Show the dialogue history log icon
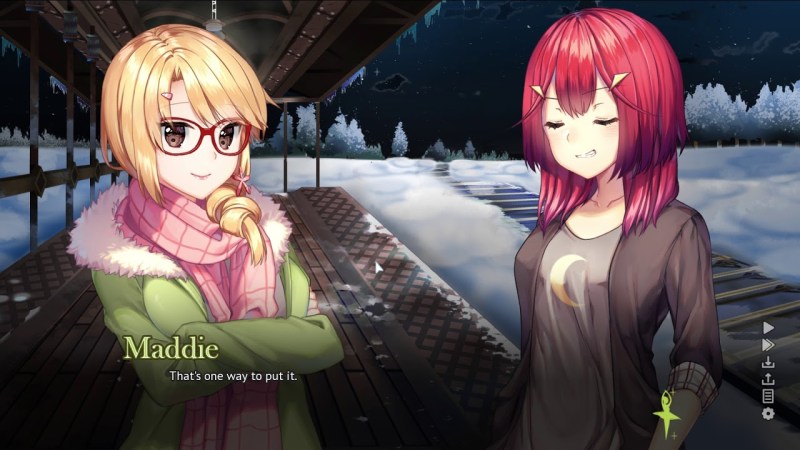Image resolution: width=800 pixels, height=450 pixels. [768, 396]
